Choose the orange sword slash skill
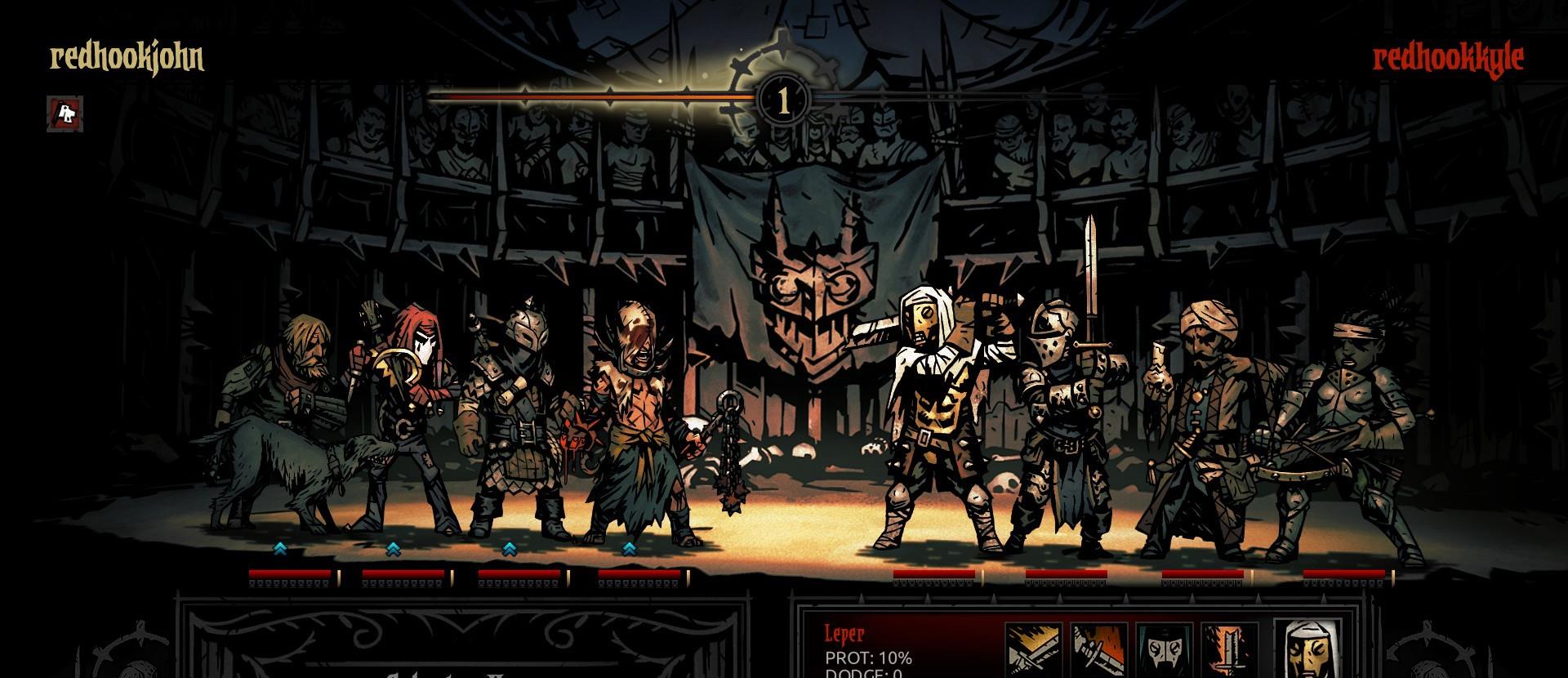1568x678 pixels. [1098, 651]
